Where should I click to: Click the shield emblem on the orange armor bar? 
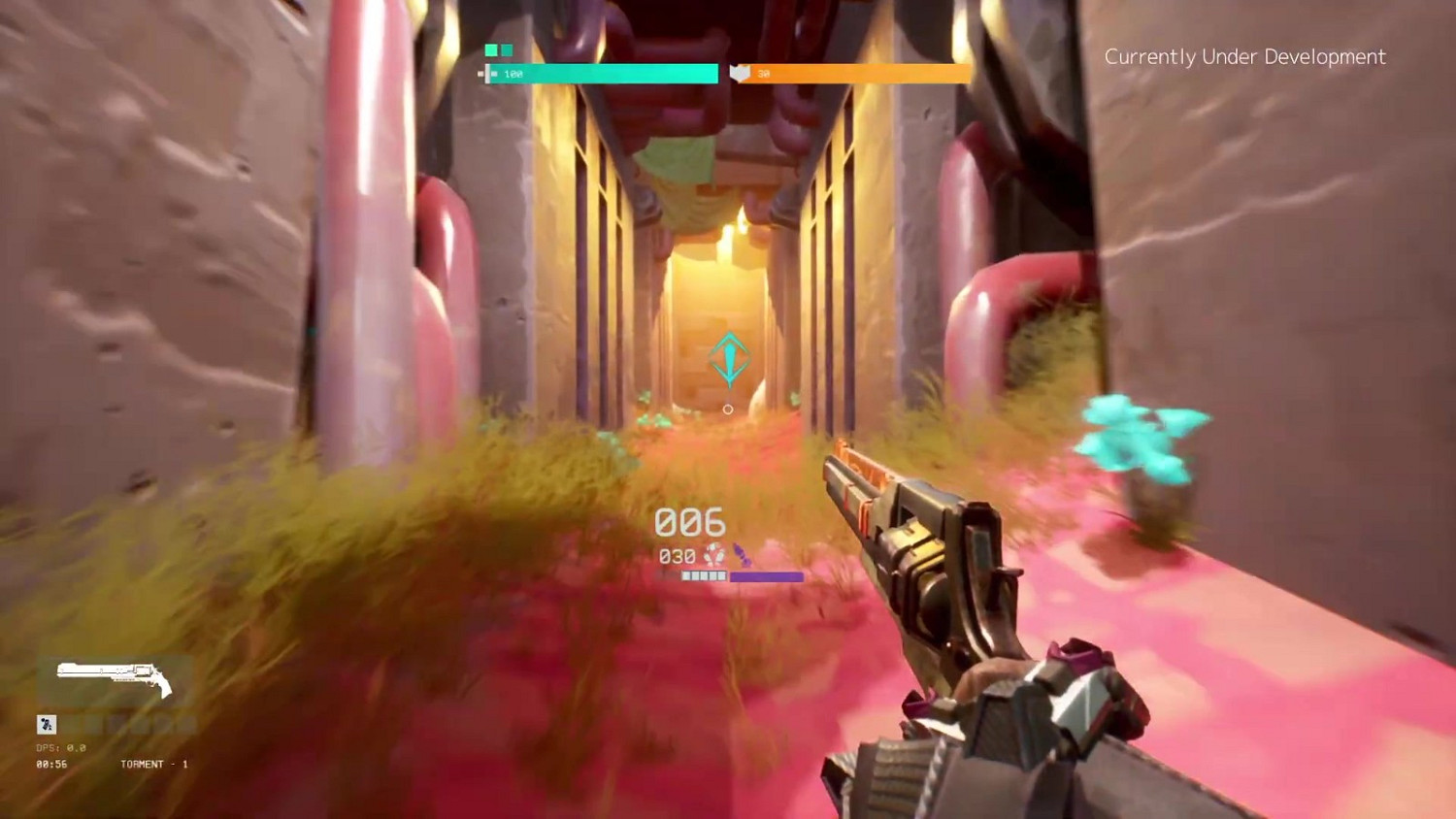(739, 73)
